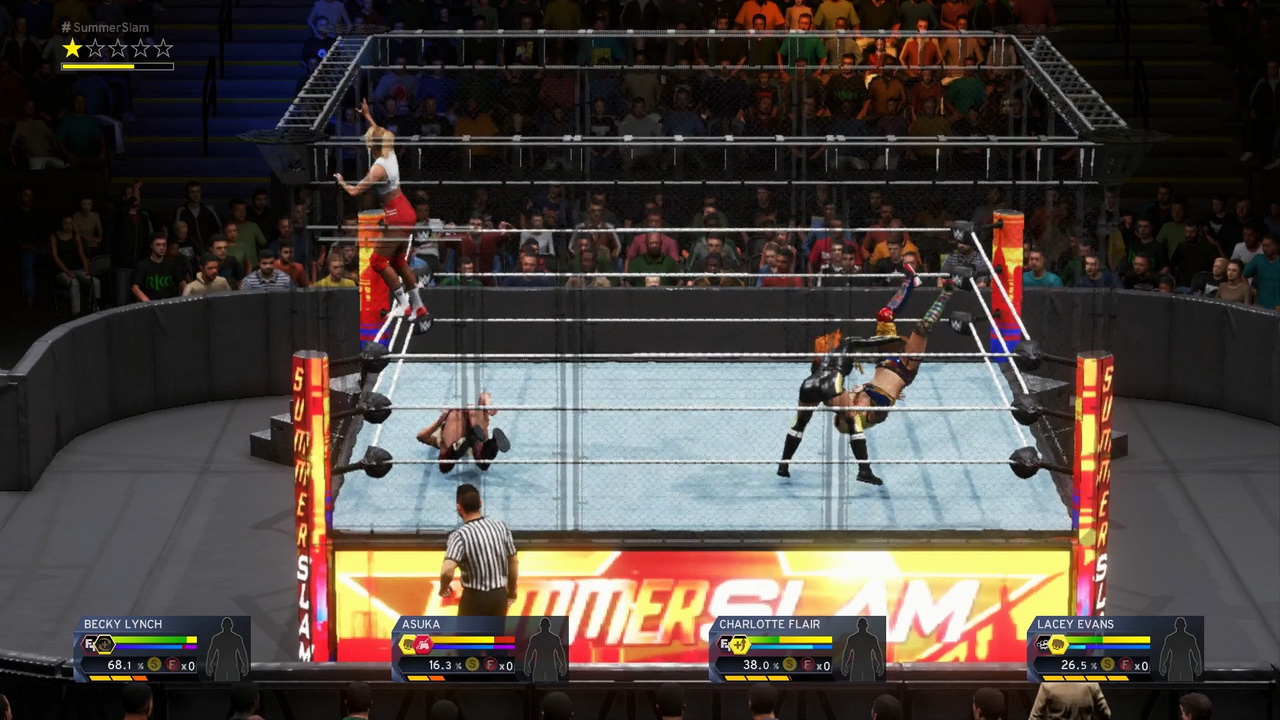Click Asuka's body damage silhouette
This screenshot has width=1280, height=720.
click(545, 649)
